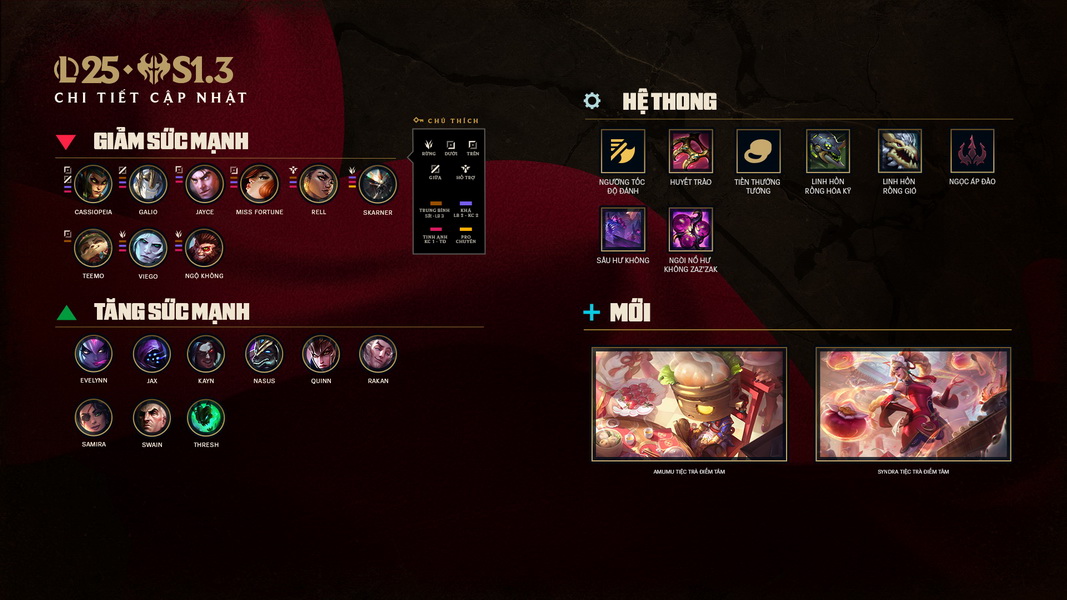Select the Huyết Trảo item icon
This screenshot has height=600, width=1067.
pyautogui.click(x=691, y=151)
